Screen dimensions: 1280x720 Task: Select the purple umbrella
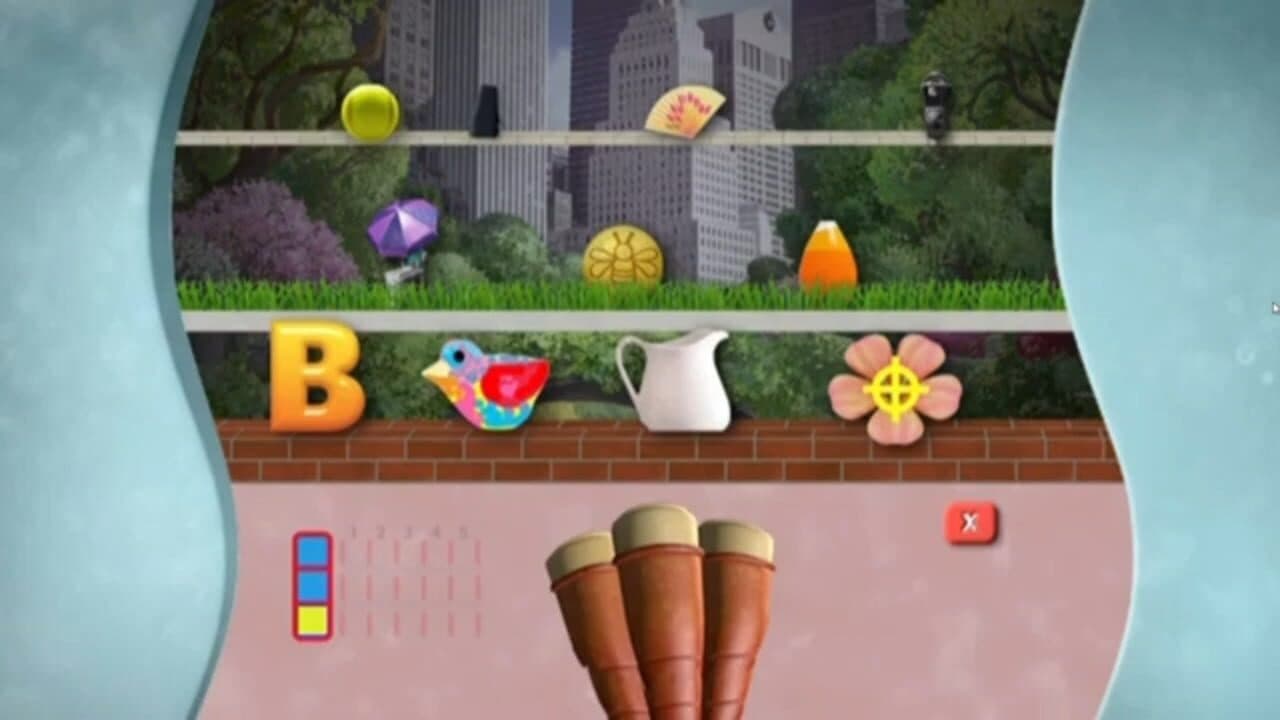[x=404, y=230]
